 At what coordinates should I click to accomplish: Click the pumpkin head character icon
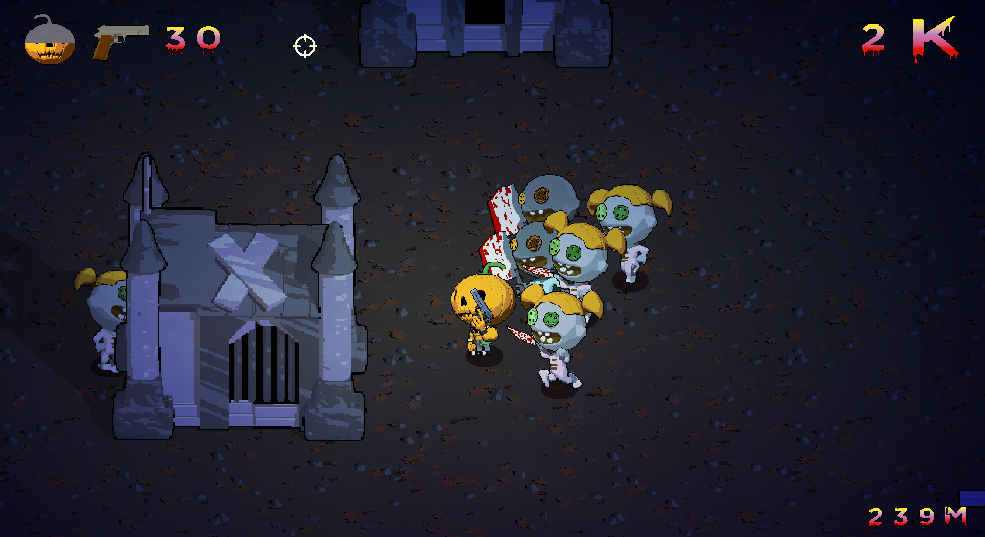(49, 40)
